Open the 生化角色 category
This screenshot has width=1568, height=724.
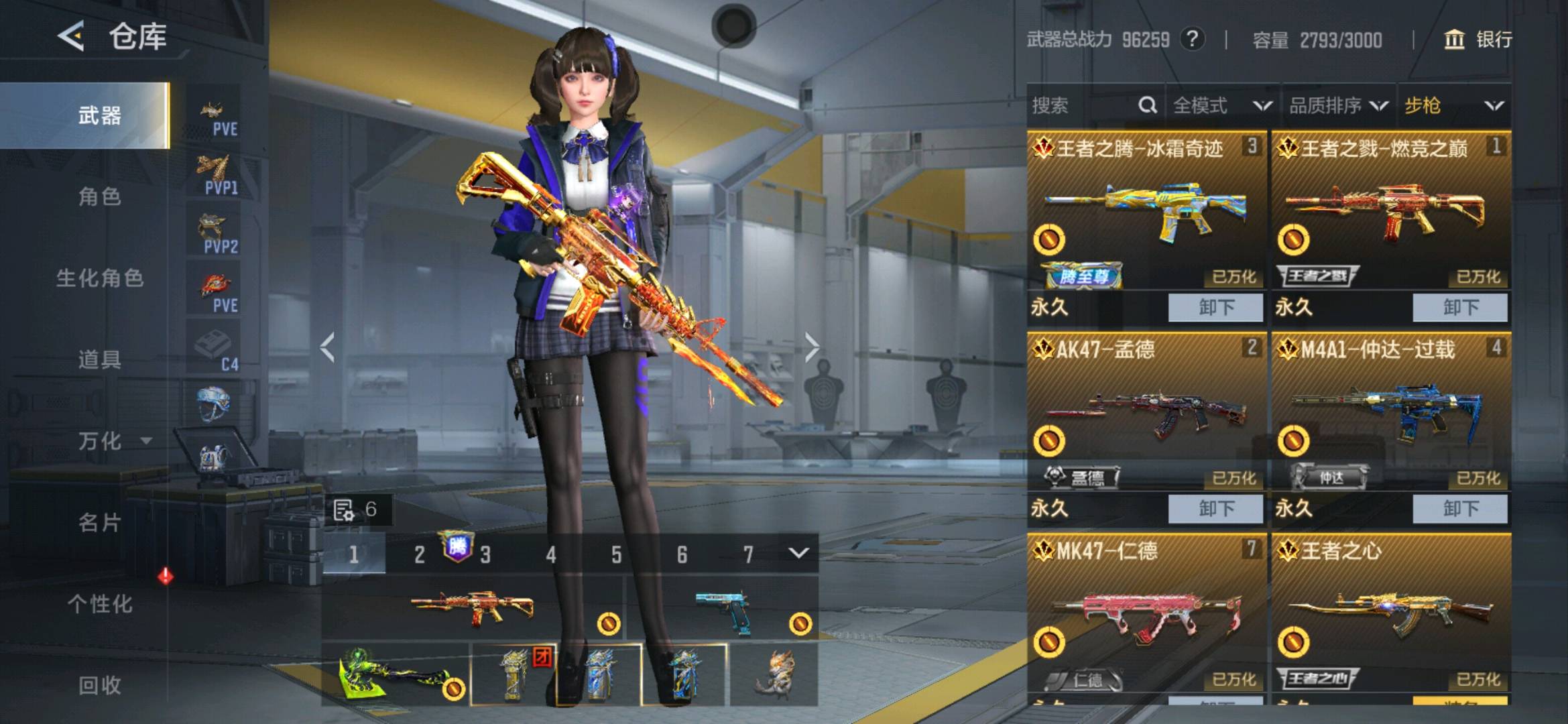(x=99, y=278)
